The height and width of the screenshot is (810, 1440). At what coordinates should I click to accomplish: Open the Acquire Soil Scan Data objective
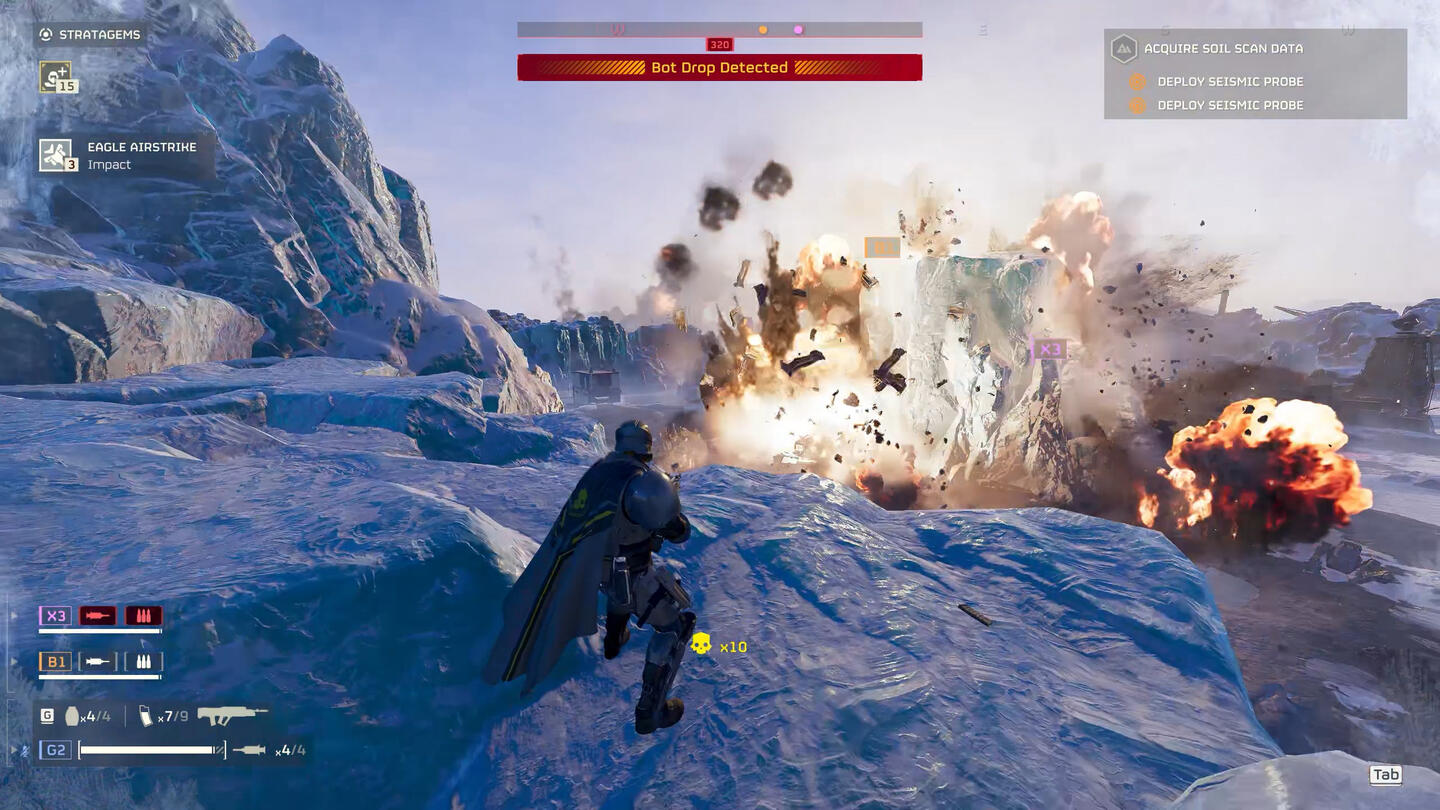[1222, 48]
